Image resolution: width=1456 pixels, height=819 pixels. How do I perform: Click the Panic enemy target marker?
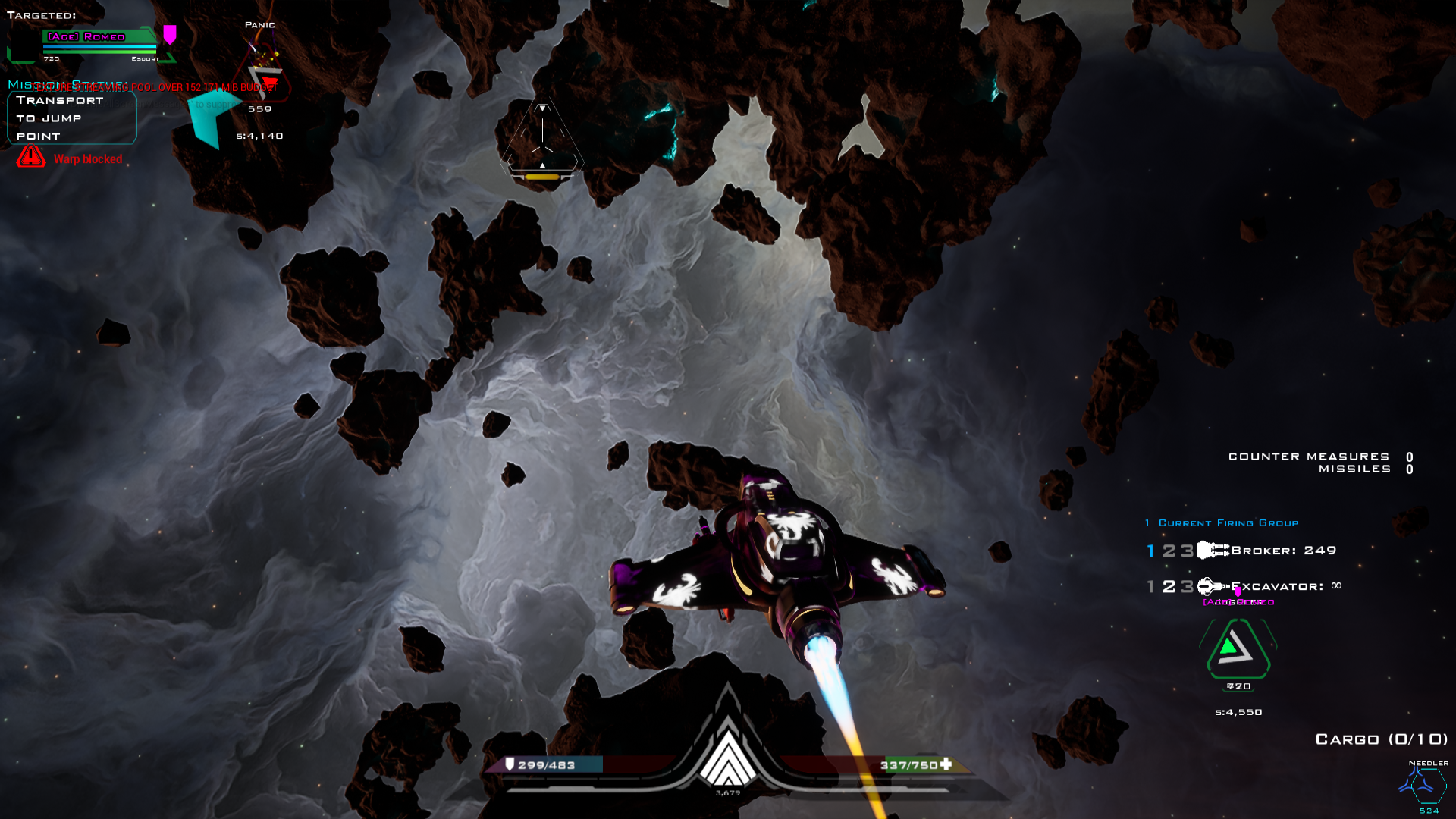259,25
